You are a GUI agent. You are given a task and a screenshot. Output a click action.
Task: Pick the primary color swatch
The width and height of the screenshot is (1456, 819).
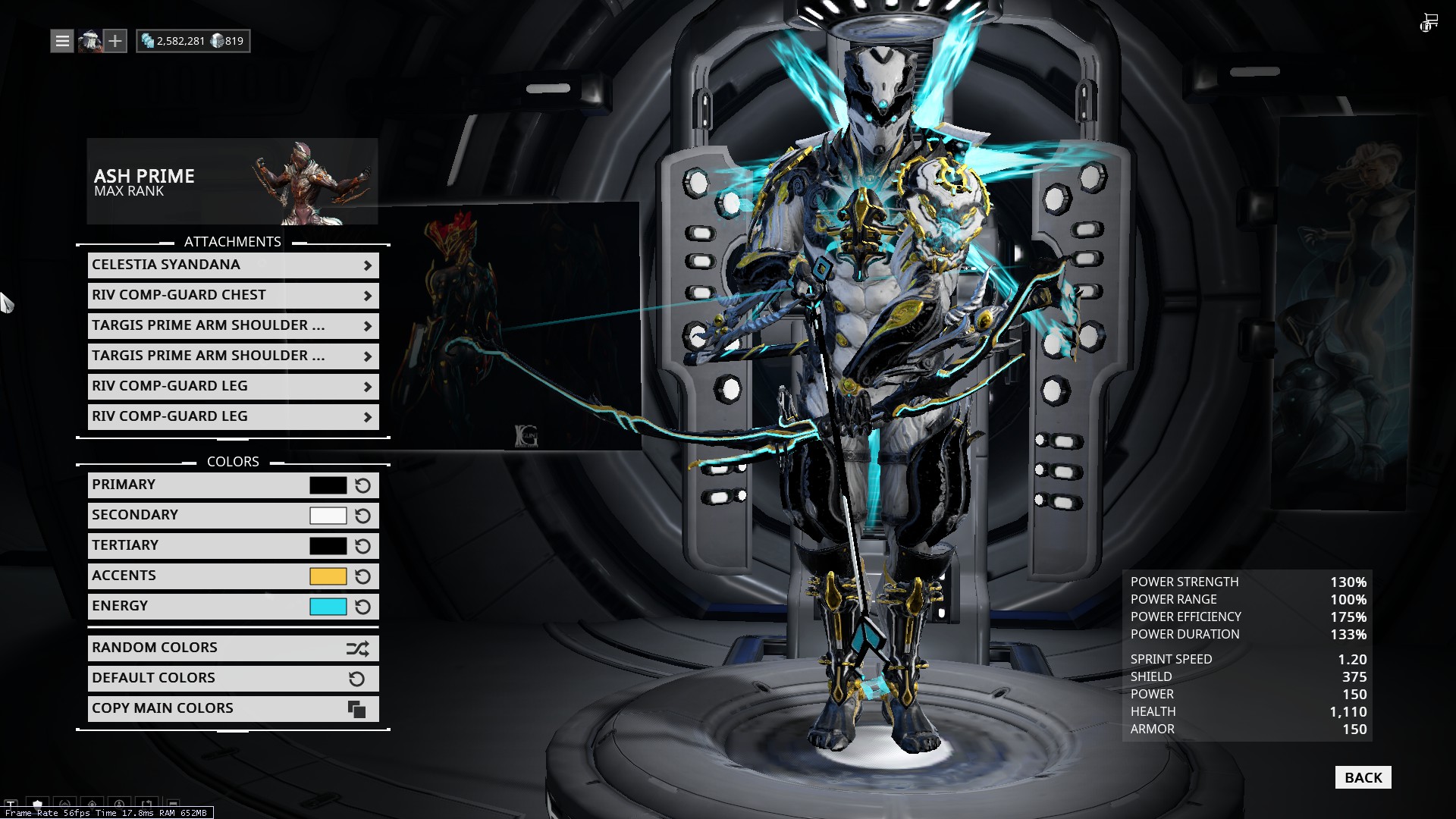pyautogui.click(x=328, y=485)
